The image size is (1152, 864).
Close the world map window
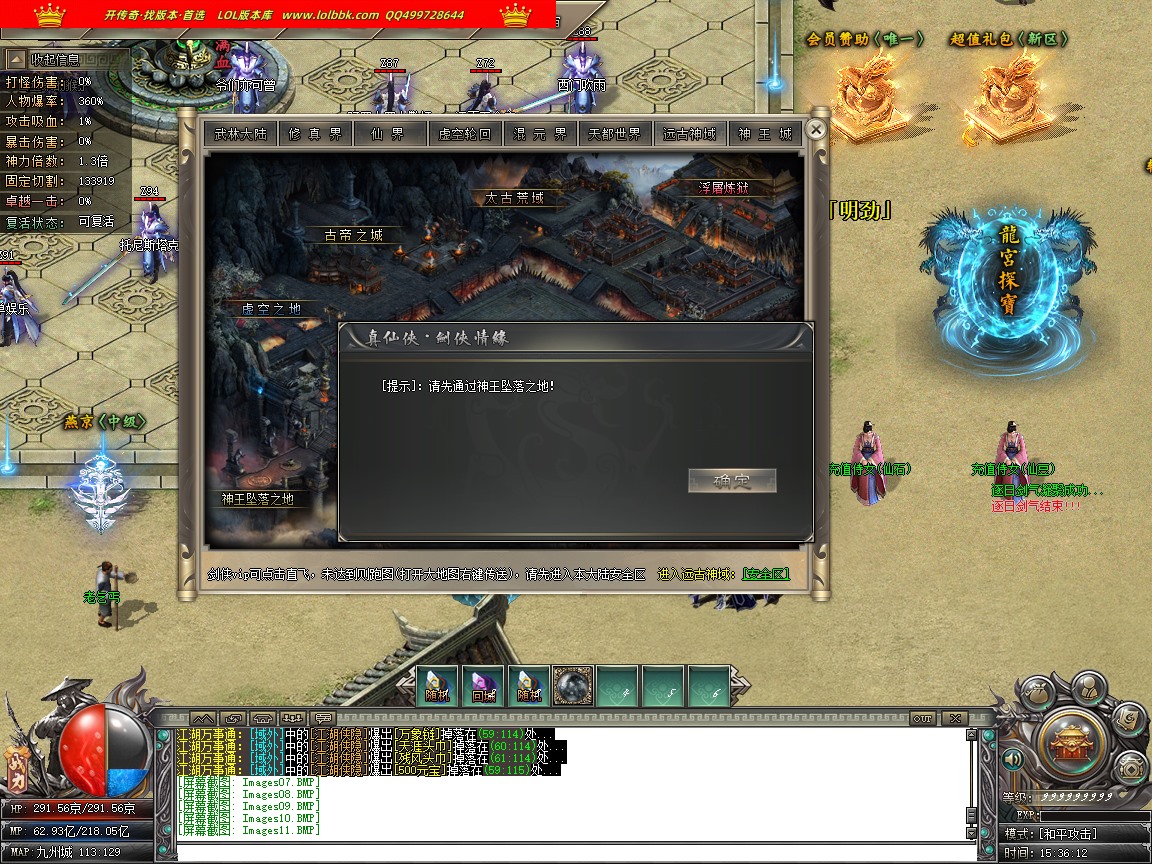pos(816,130)
